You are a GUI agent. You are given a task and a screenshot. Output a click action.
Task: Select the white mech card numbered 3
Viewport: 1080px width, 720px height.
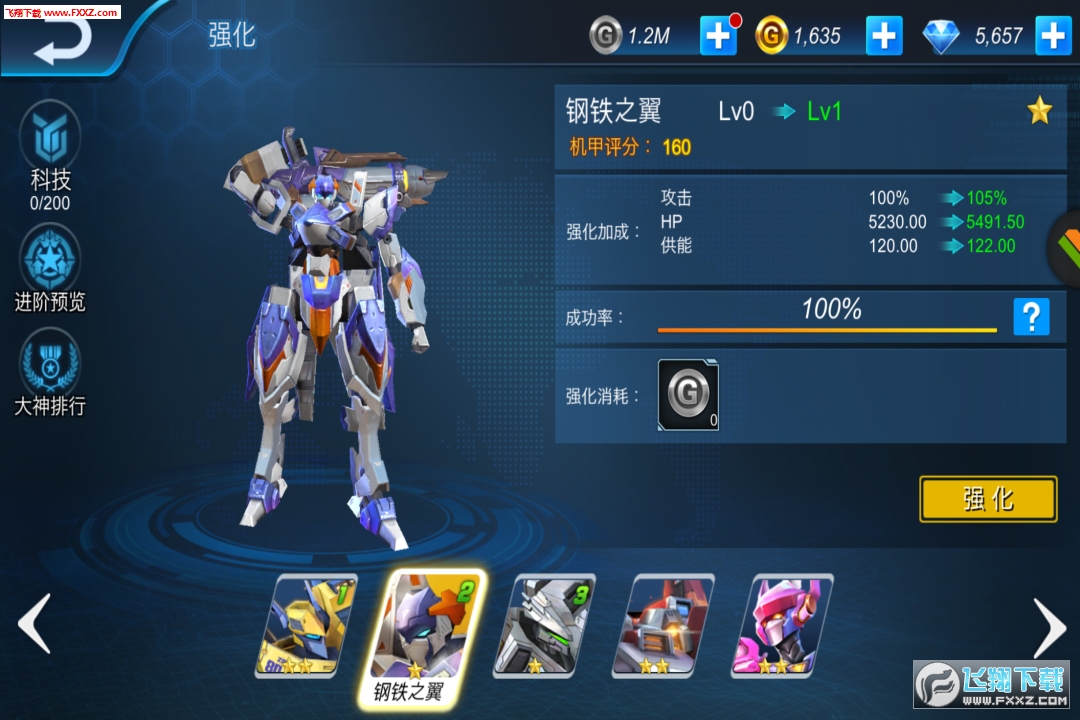546,625
